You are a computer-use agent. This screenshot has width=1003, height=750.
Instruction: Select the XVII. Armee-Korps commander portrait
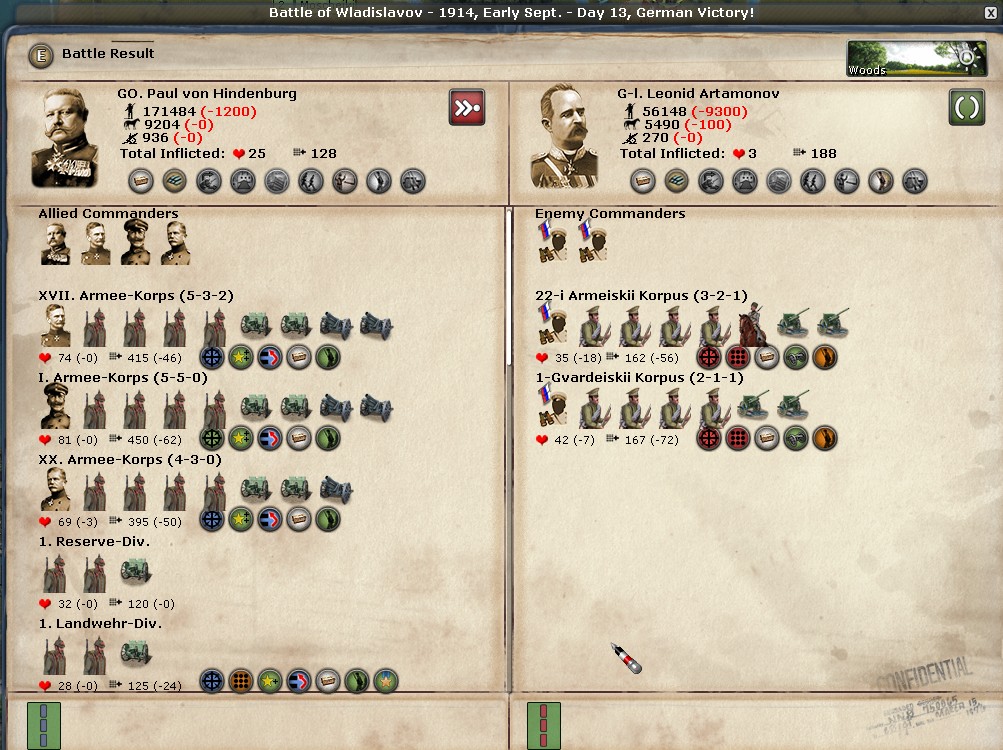click(56, 326)
